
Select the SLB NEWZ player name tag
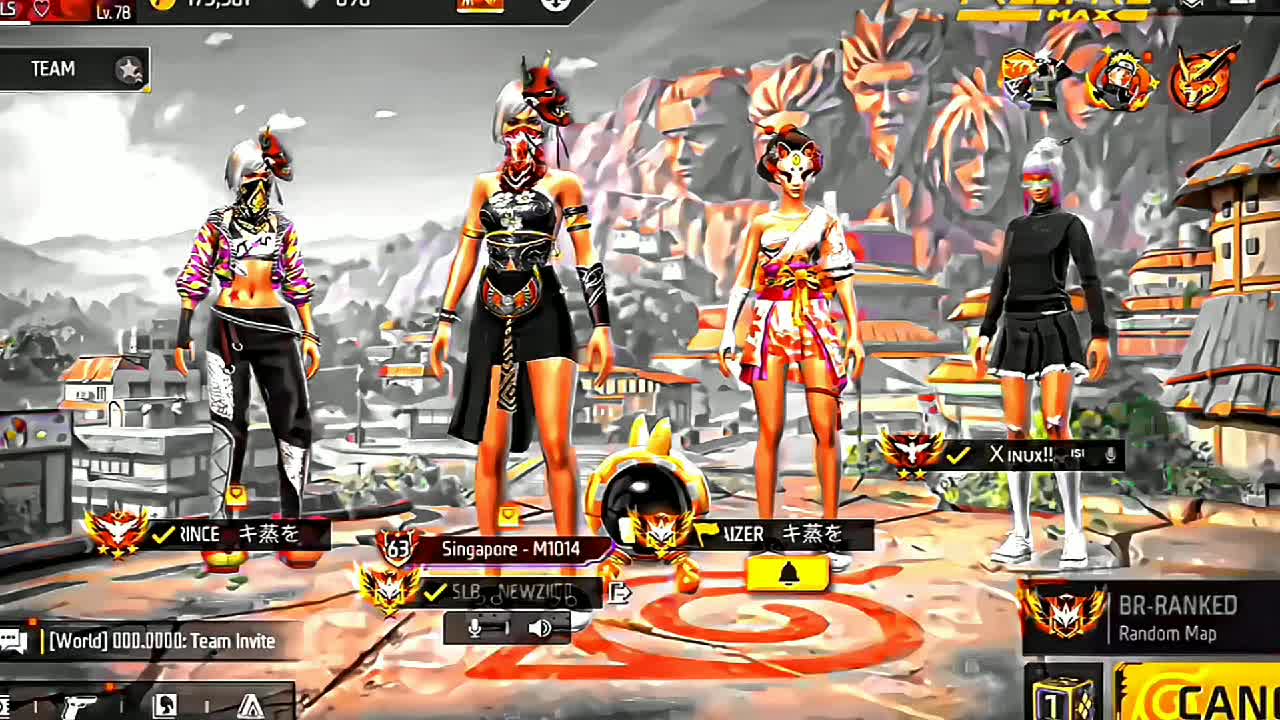pyautogui.click(x=510, y=592)
